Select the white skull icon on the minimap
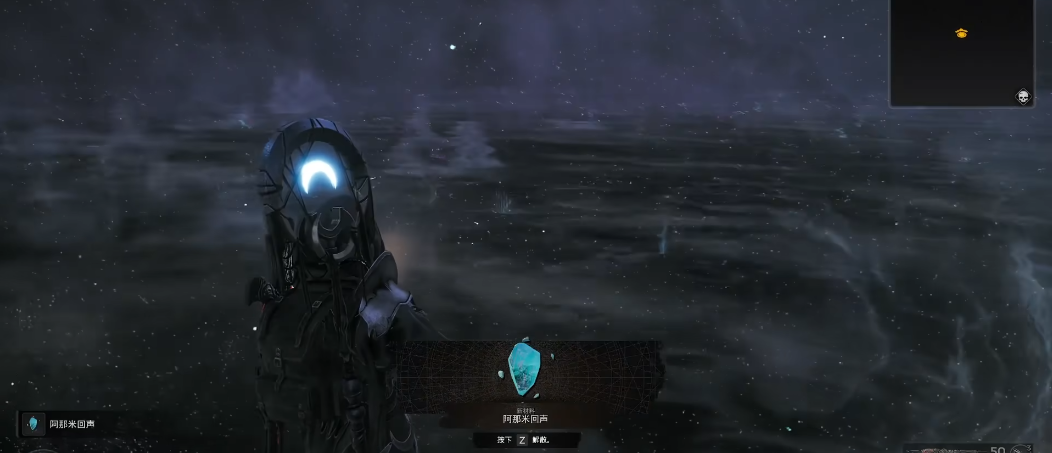 (x=1022, y=96)
